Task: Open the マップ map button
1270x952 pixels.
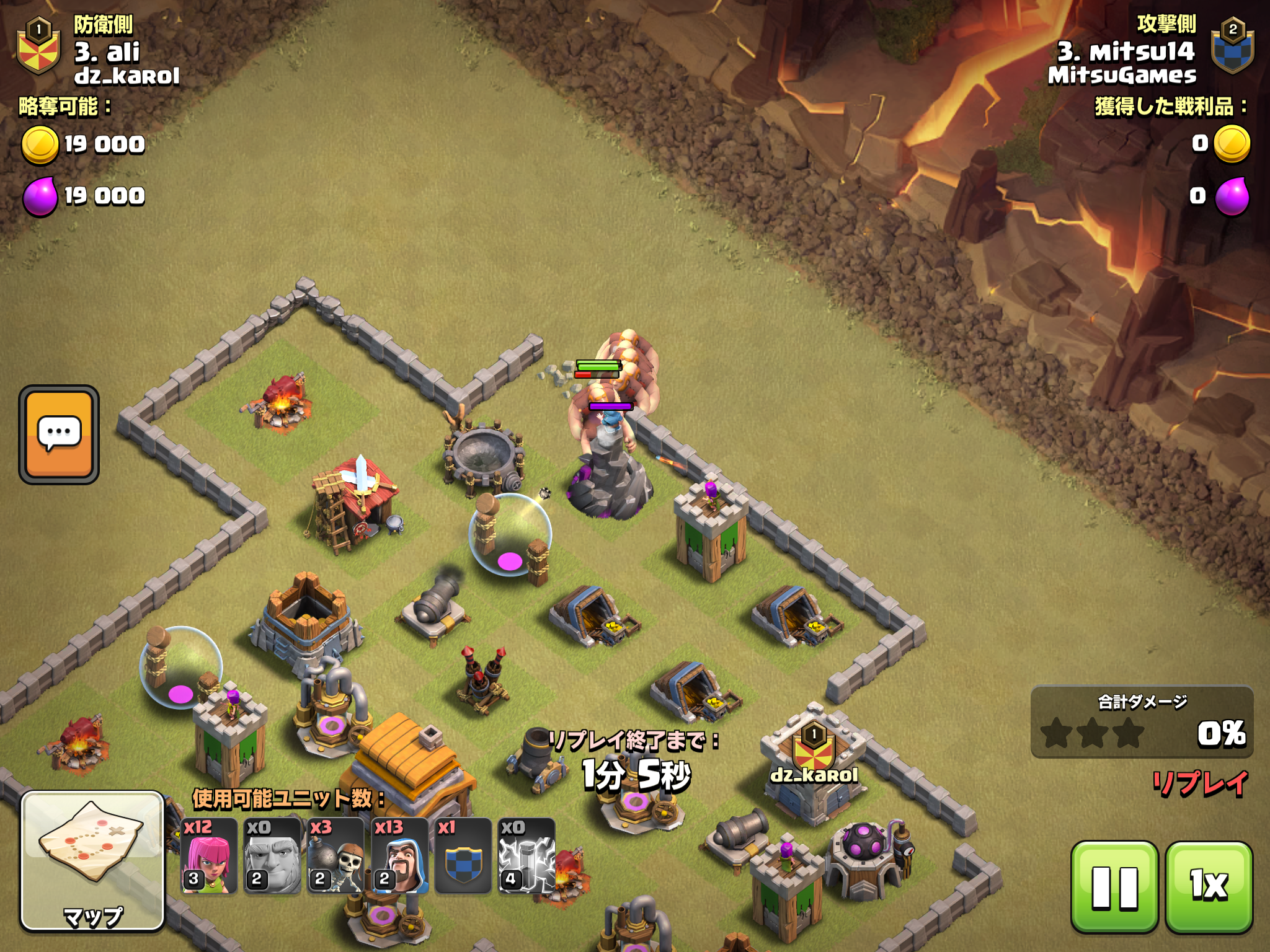Action: 92,860
